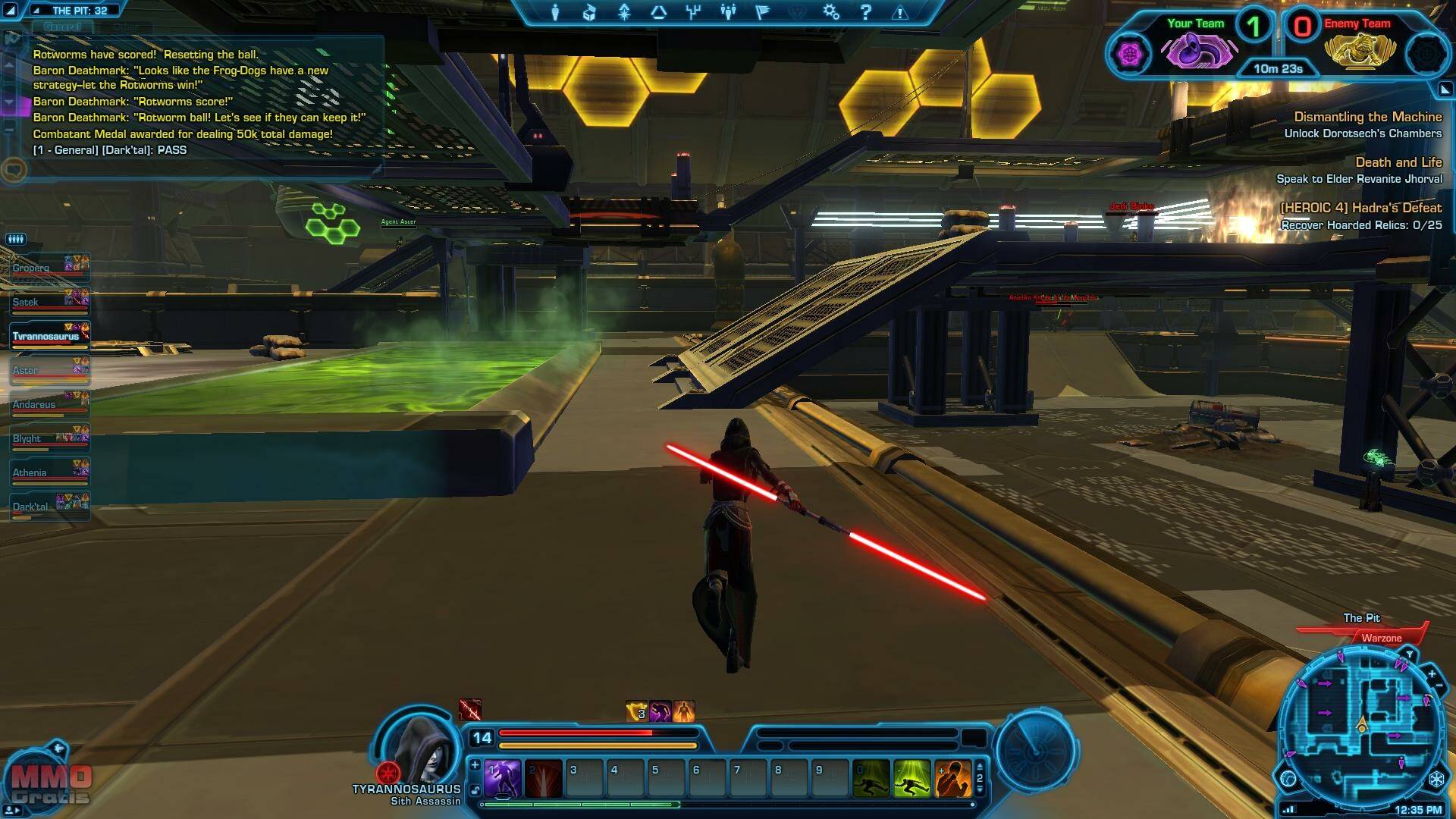Open the character sheet icon in top menu

(x=555, y=12)
